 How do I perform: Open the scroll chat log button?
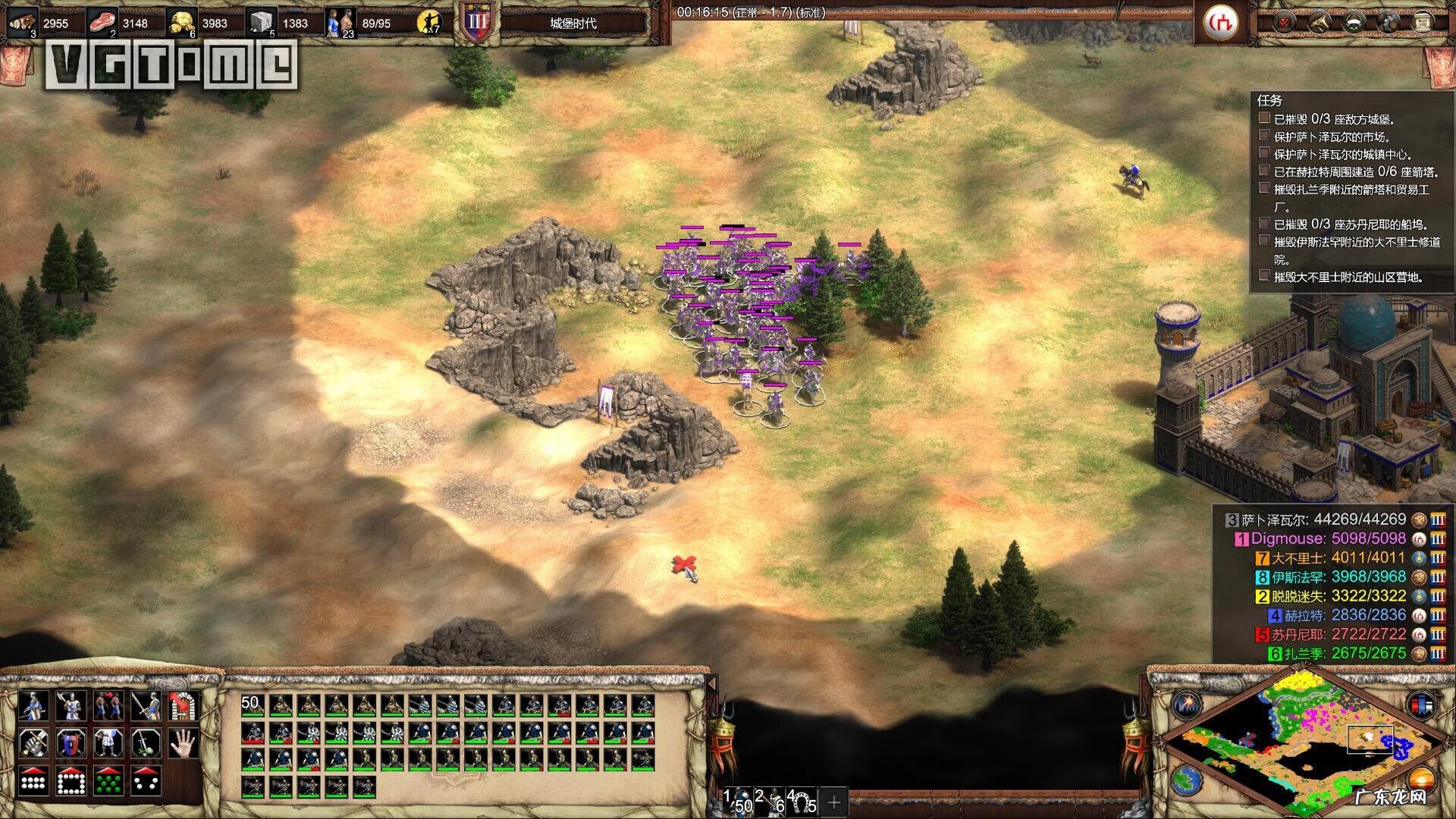[1423, 22]
